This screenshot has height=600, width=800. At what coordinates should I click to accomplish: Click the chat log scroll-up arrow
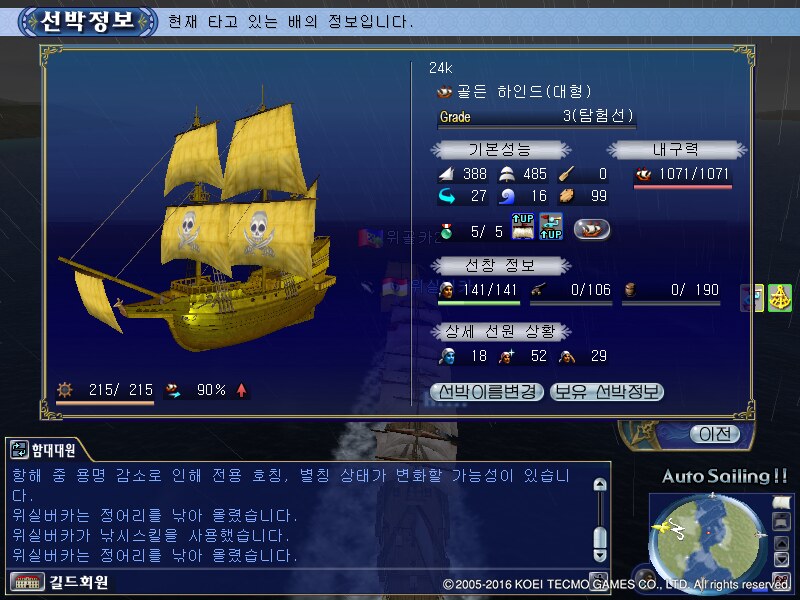coord(600,485)
